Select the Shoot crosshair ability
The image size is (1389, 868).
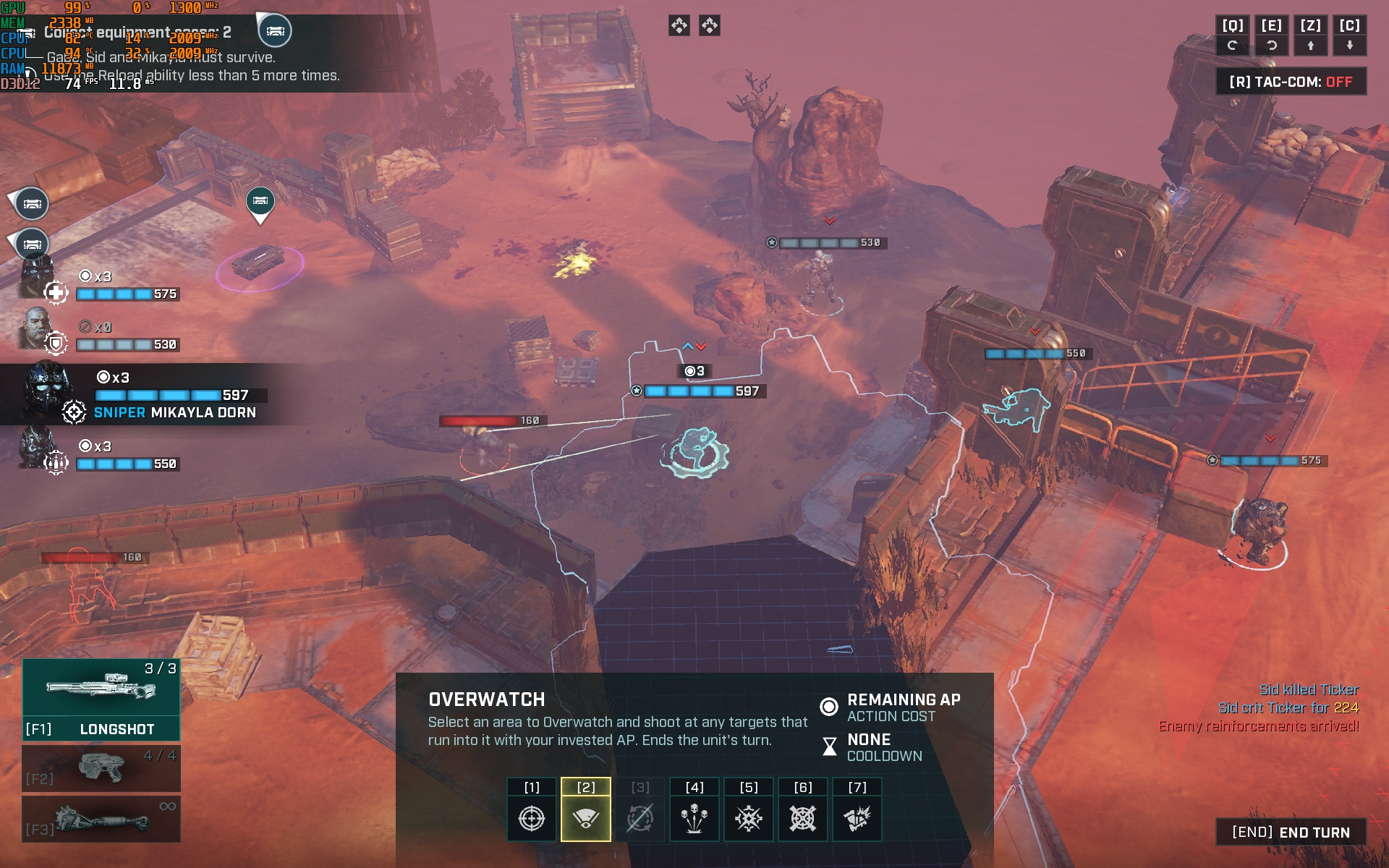coord(532,818)
